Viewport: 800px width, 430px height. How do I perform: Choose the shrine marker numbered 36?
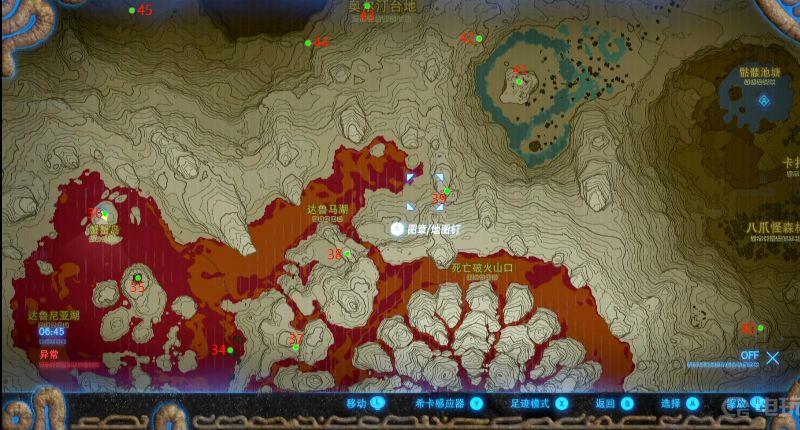(104, 214)
